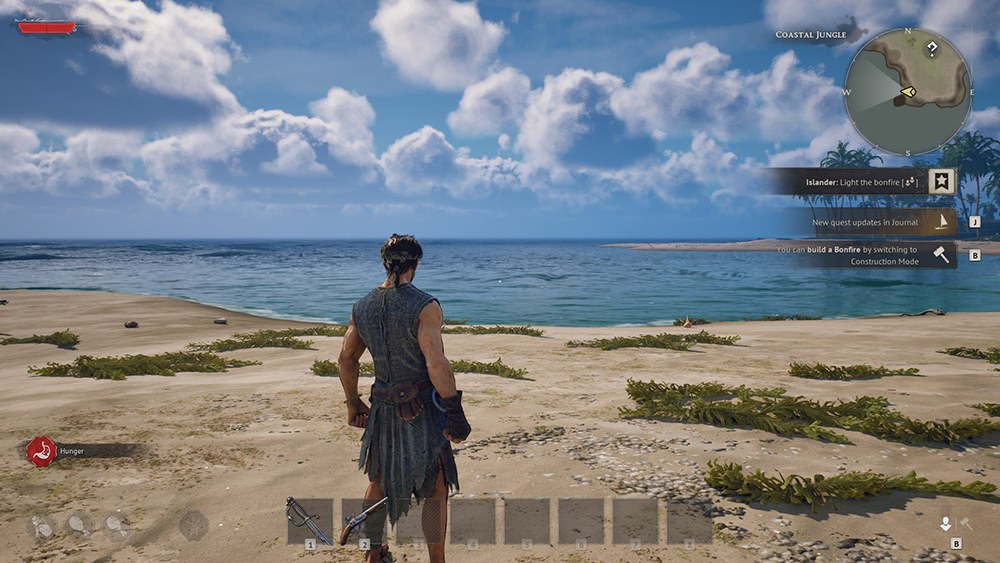
Task: Click the question mark marker on the minimap
Action: tap(932, 48)
